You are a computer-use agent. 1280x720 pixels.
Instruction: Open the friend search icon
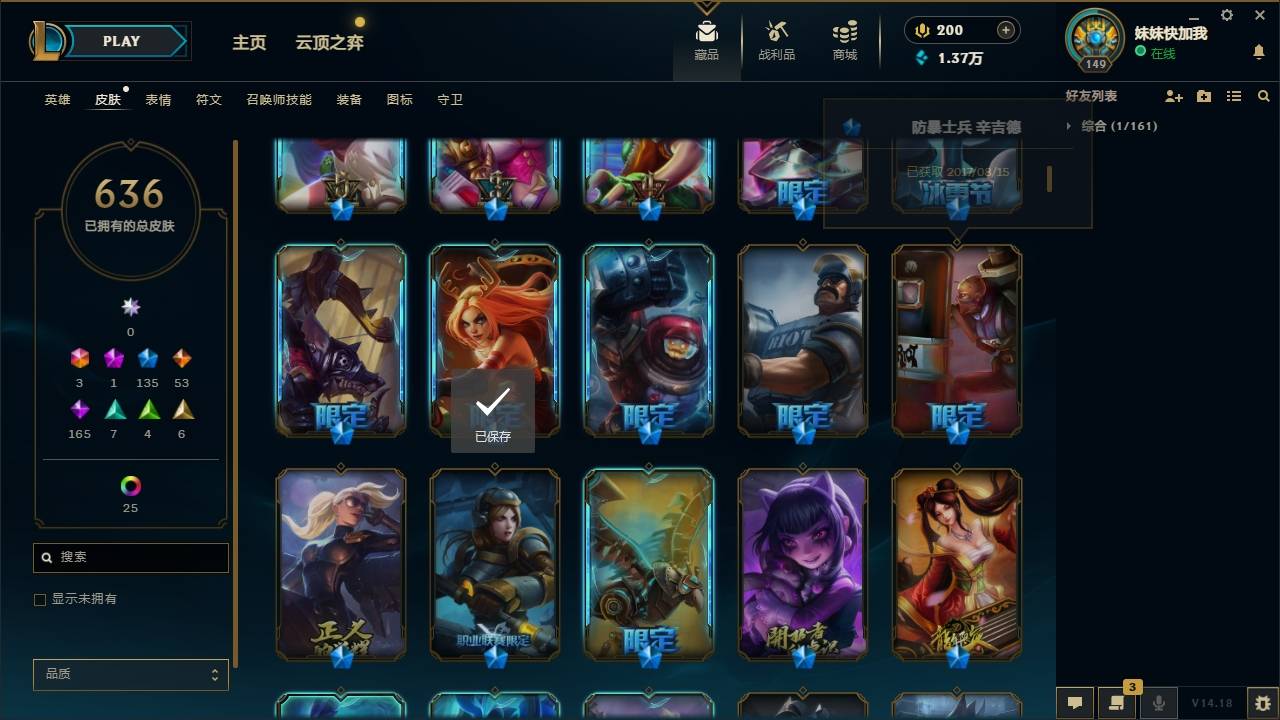(x=1264, y=96)
